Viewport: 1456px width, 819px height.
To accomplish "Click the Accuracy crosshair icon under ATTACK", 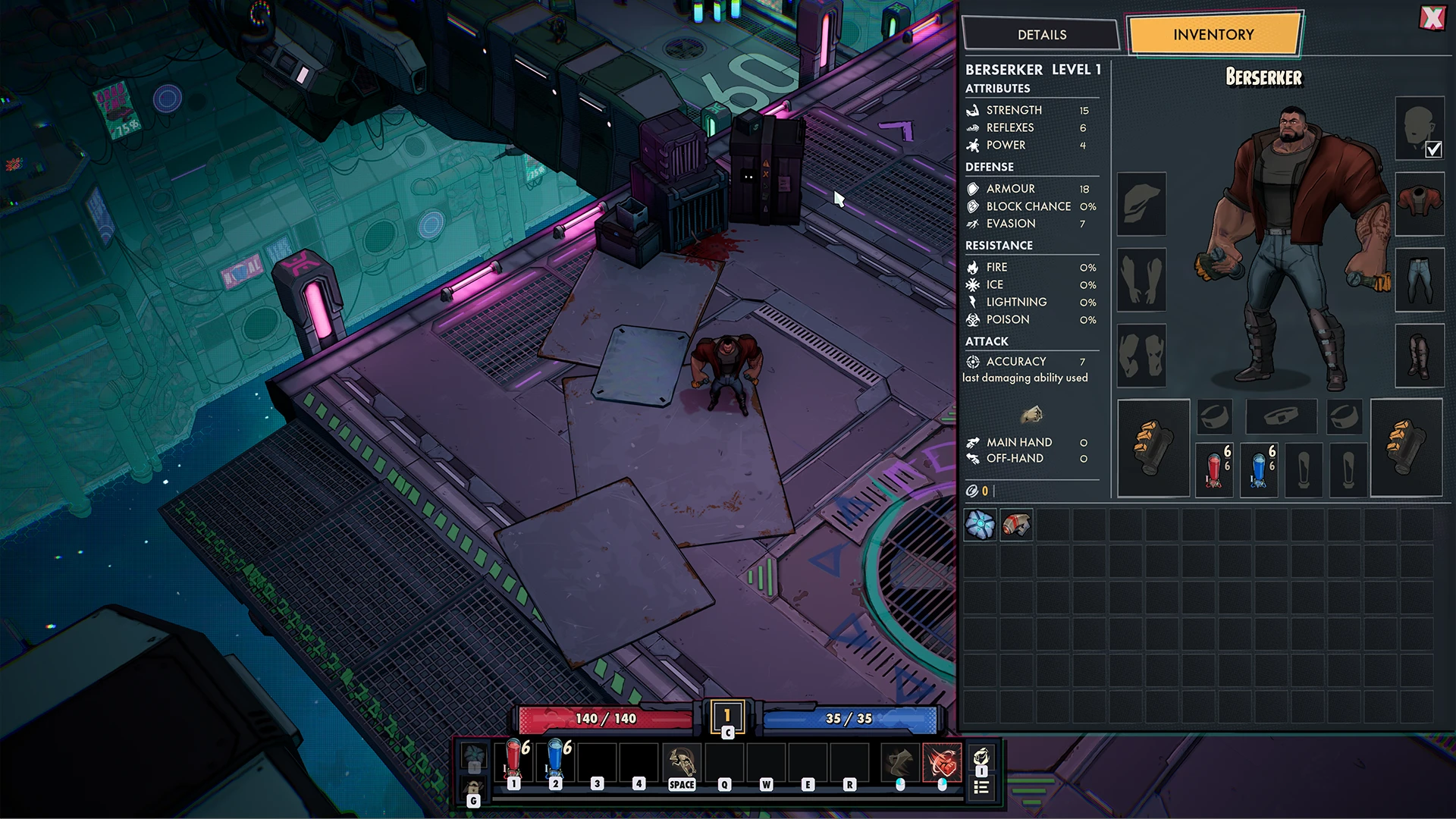I will pyautogui.click(x=972, y=362).
